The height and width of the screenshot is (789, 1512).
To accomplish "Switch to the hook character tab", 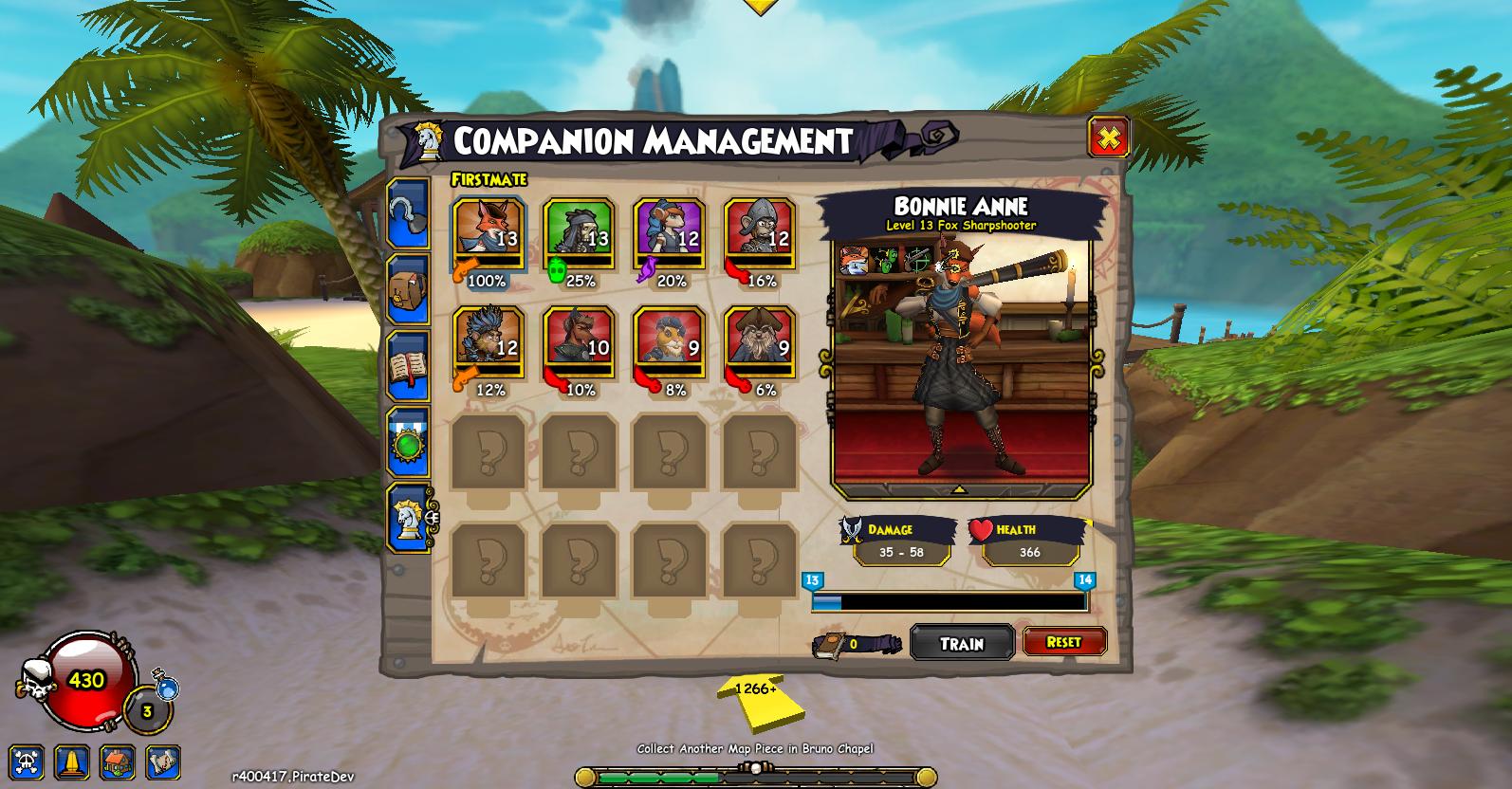I will (x=408, y=214).
